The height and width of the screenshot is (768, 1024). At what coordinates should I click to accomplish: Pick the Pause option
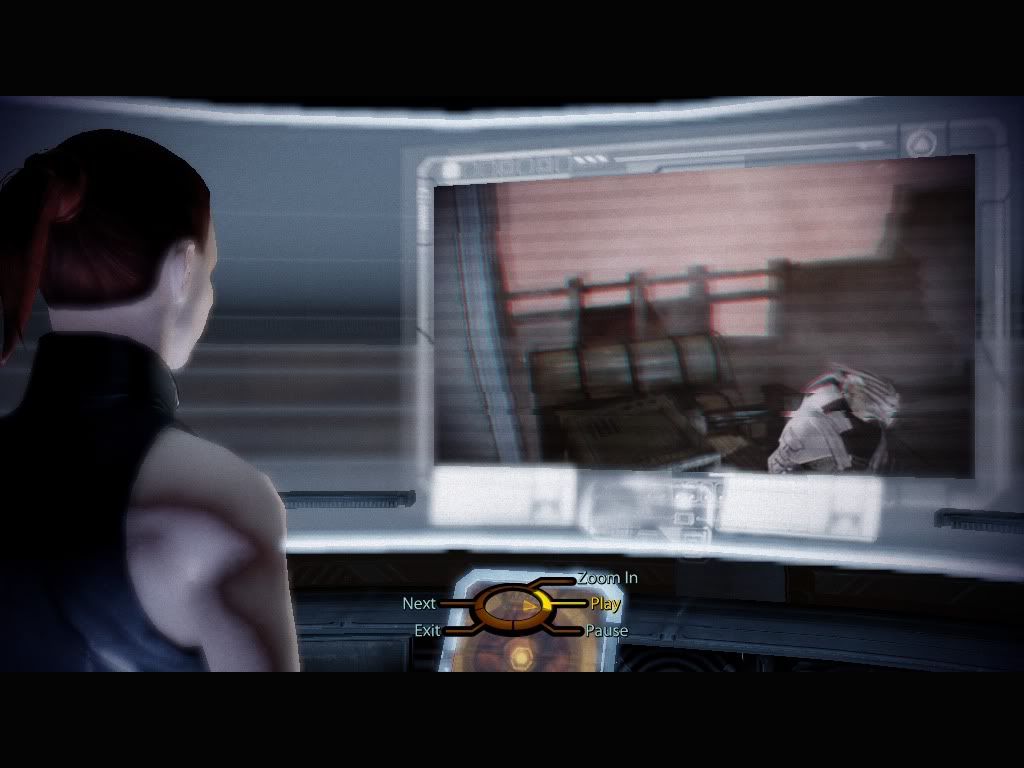tap(607, 631)
